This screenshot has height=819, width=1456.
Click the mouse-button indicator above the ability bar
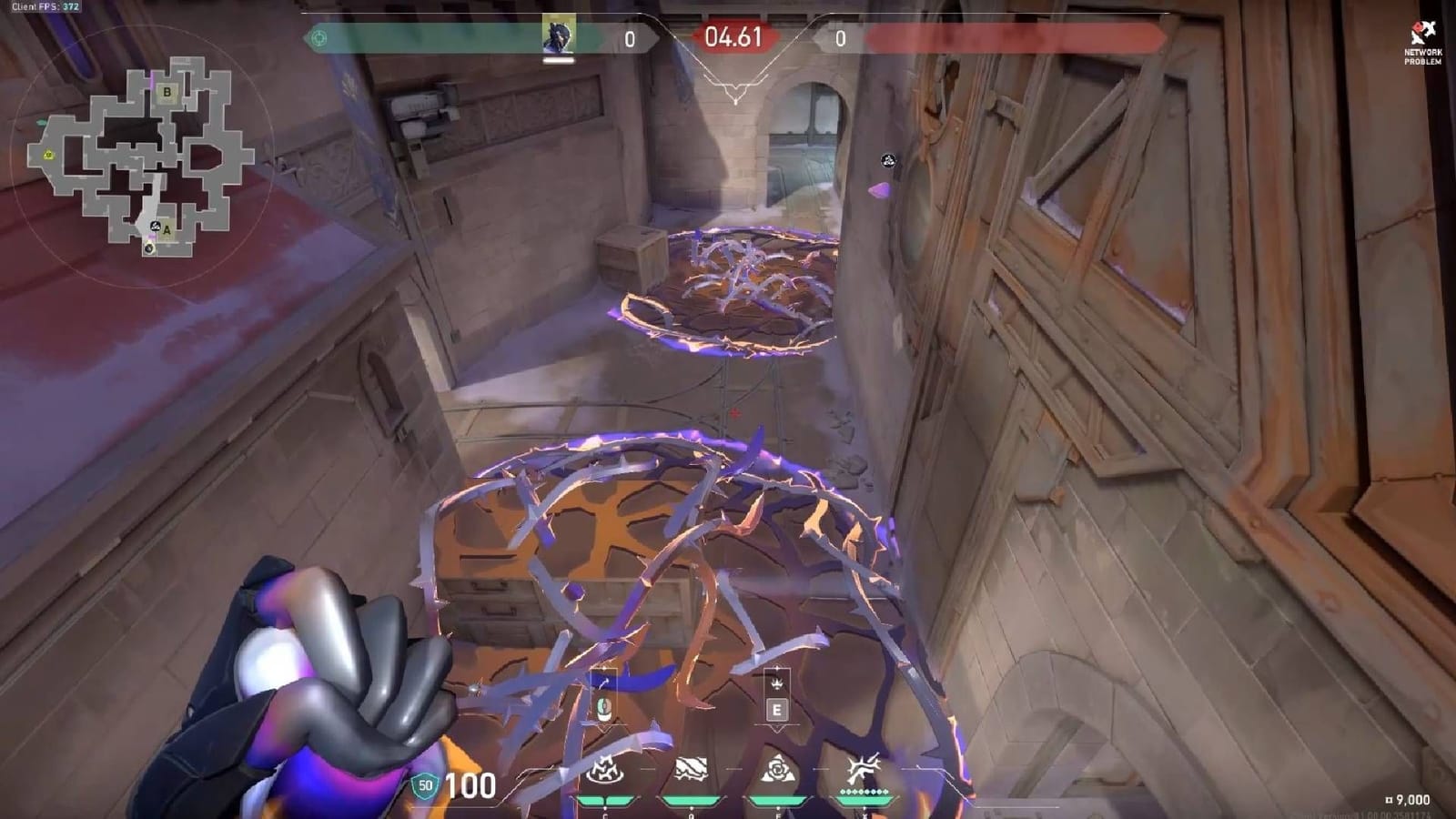[605, 710]
